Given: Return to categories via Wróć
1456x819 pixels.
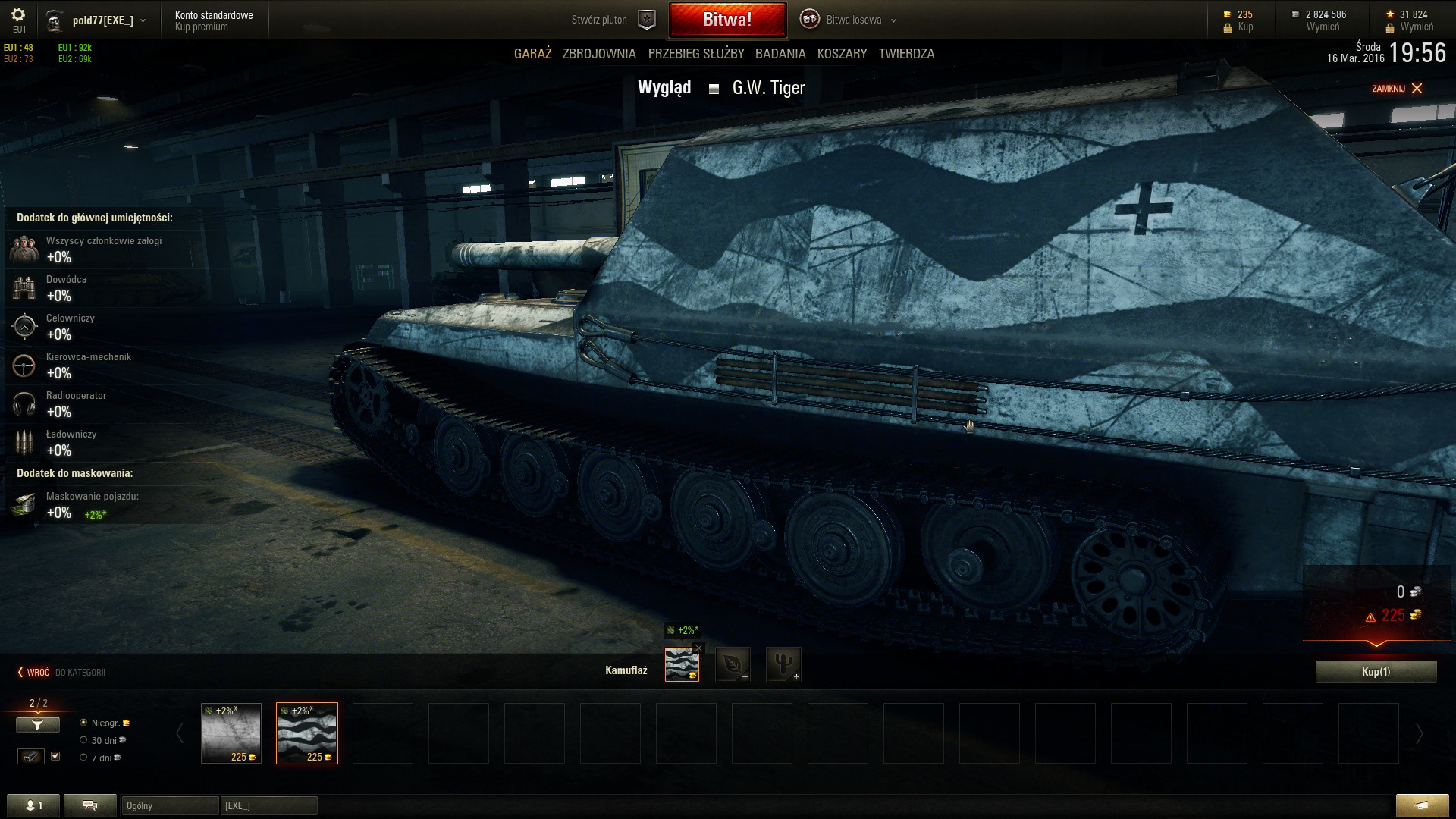Looking at the screenshot, I should (x=33, y=673).
